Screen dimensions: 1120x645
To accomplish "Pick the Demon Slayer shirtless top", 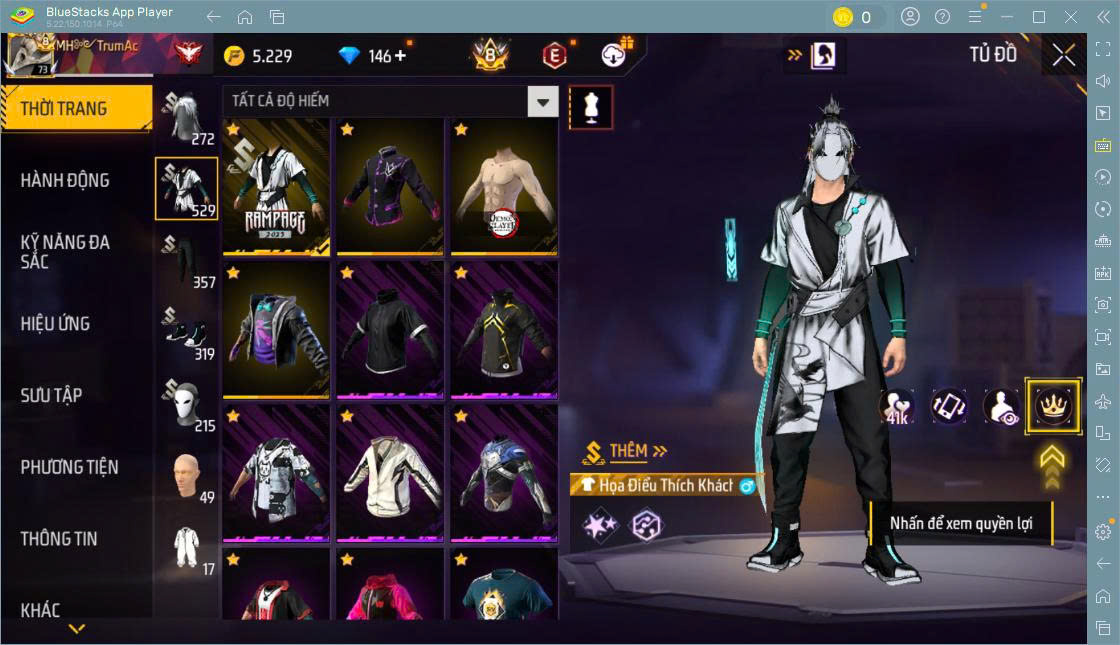I will point(504,186).
